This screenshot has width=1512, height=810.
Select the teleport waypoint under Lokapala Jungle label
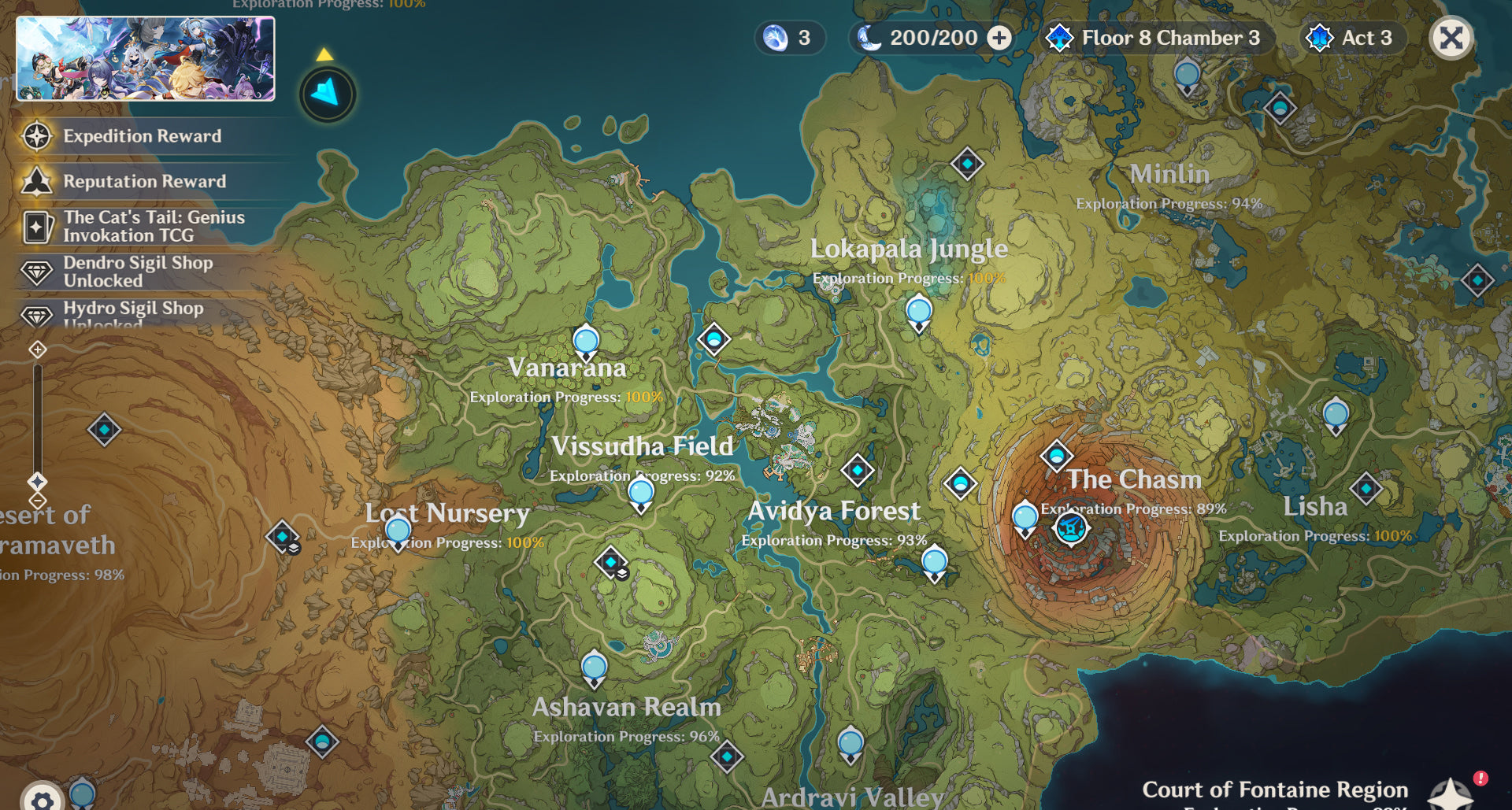tap(918, 313)
